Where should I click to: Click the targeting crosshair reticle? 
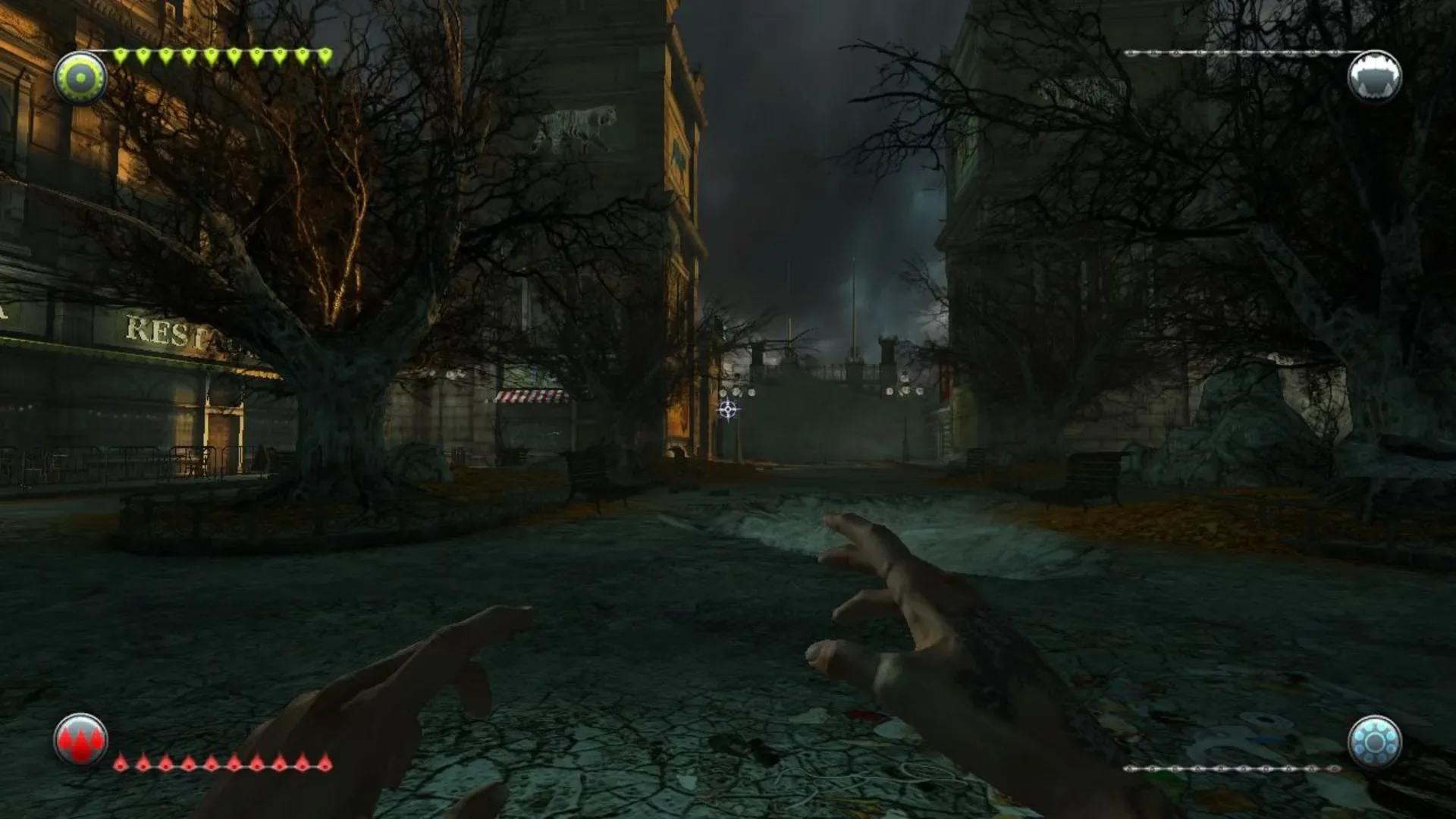(x=727, y=410)
